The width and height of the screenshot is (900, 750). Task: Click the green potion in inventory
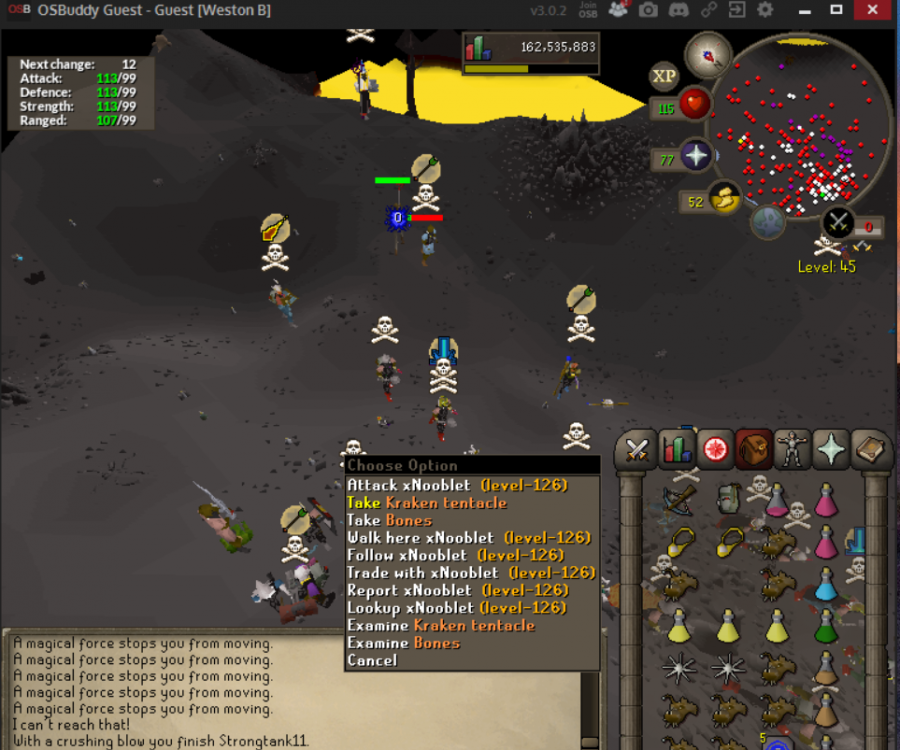click(826, 627)
